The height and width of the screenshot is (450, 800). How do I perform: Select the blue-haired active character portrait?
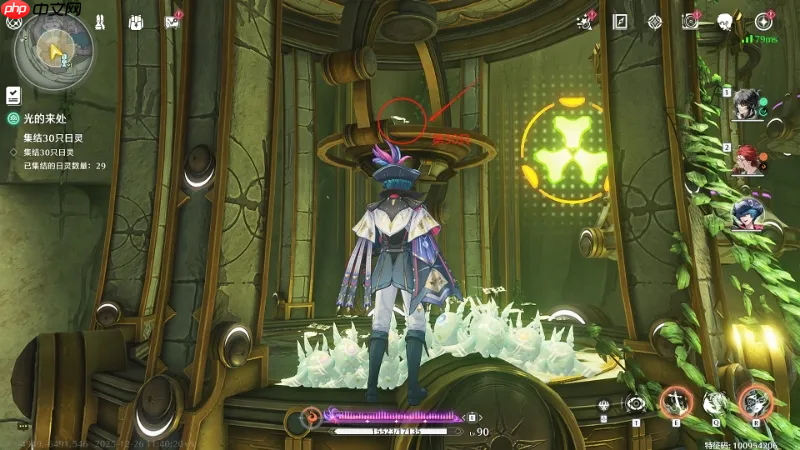(x=746, y=212)
